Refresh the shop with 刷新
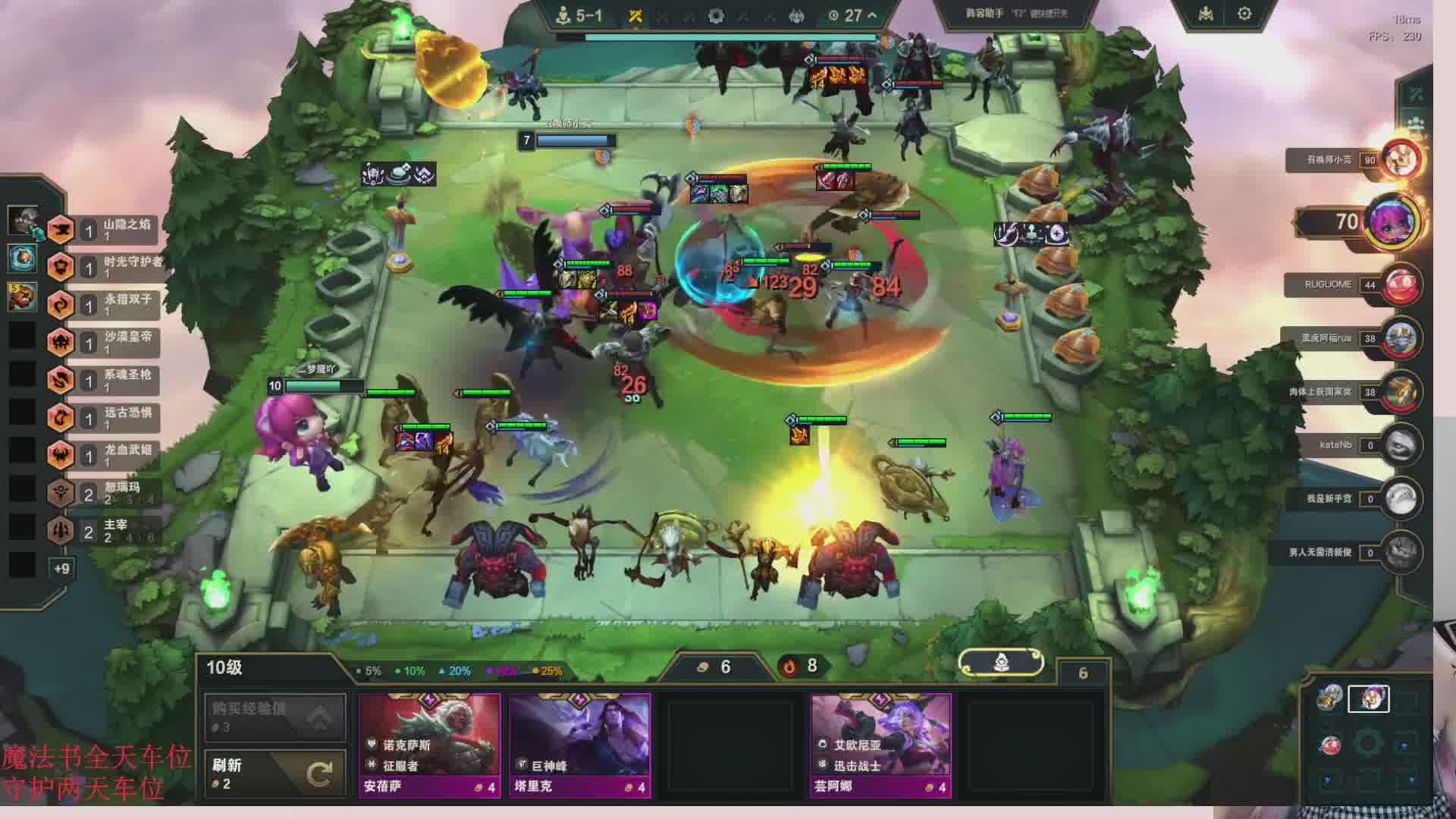This screenshot has width=1456, height=819. coord(275,773)
